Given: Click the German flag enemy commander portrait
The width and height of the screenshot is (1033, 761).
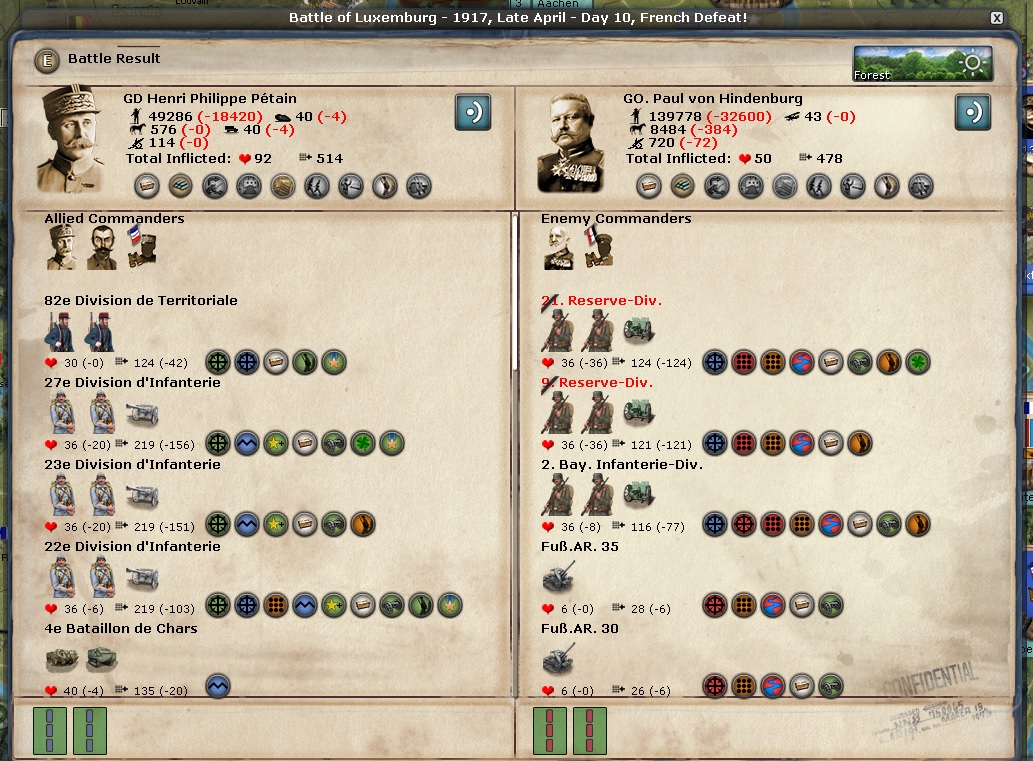Looking at the screenshot, I should tap(601, 248).
